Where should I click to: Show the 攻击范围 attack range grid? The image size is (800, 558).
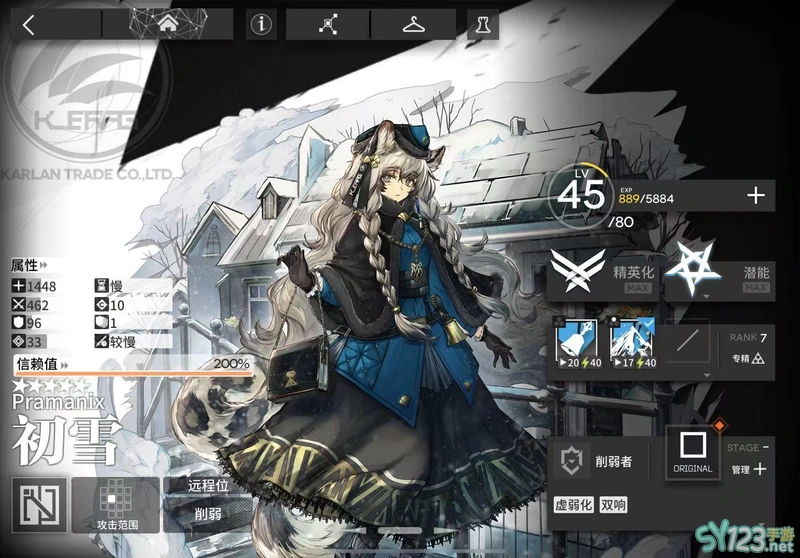(x=116, y=504)
